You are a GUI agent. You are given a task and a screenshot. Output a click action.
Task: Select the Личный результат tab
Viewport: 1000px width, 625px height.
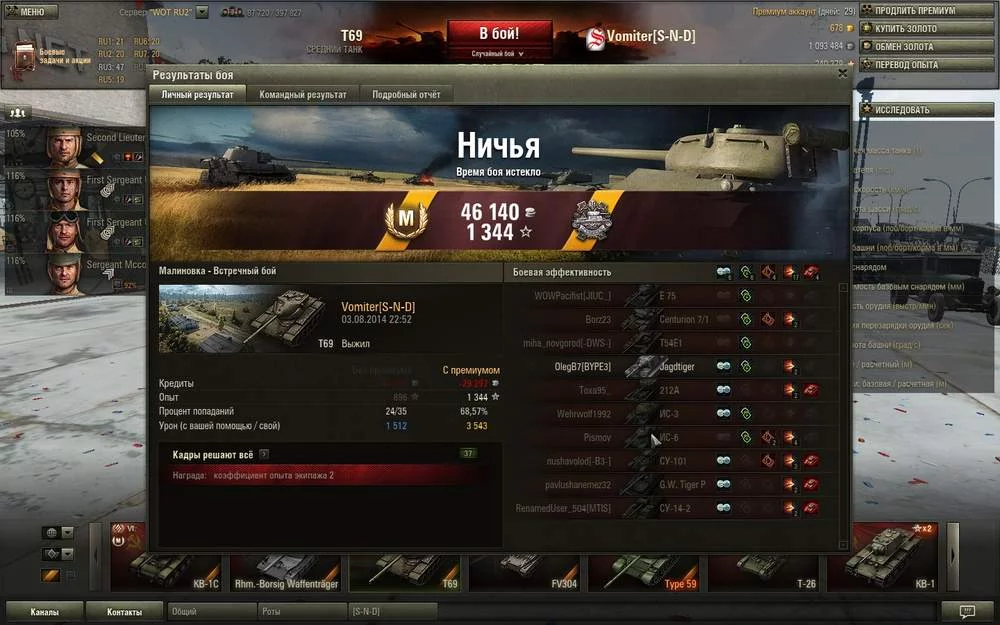click(x=198, y=94)
